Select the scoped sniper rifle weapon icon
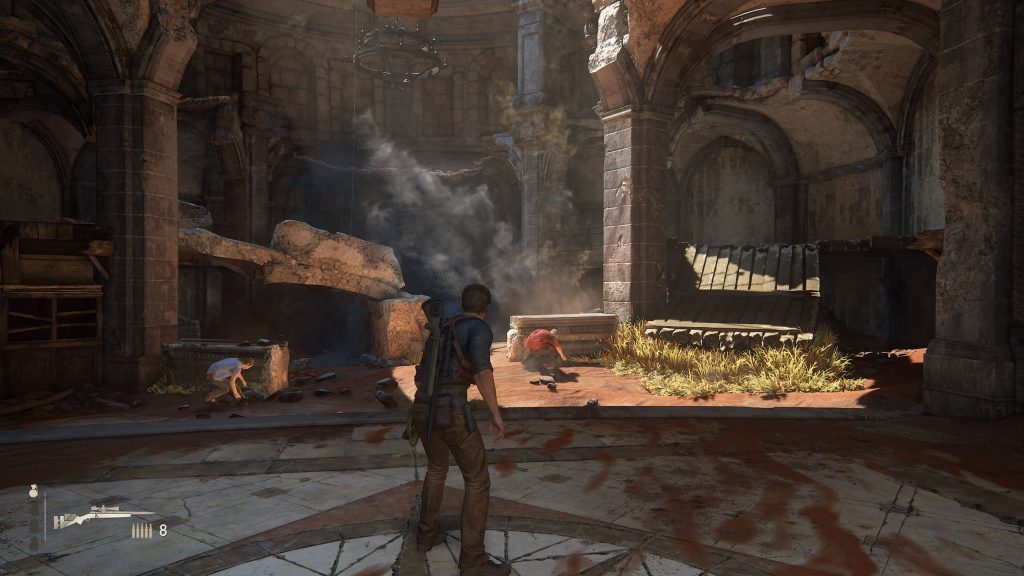1024x576 pixels. tap(103, 517)
